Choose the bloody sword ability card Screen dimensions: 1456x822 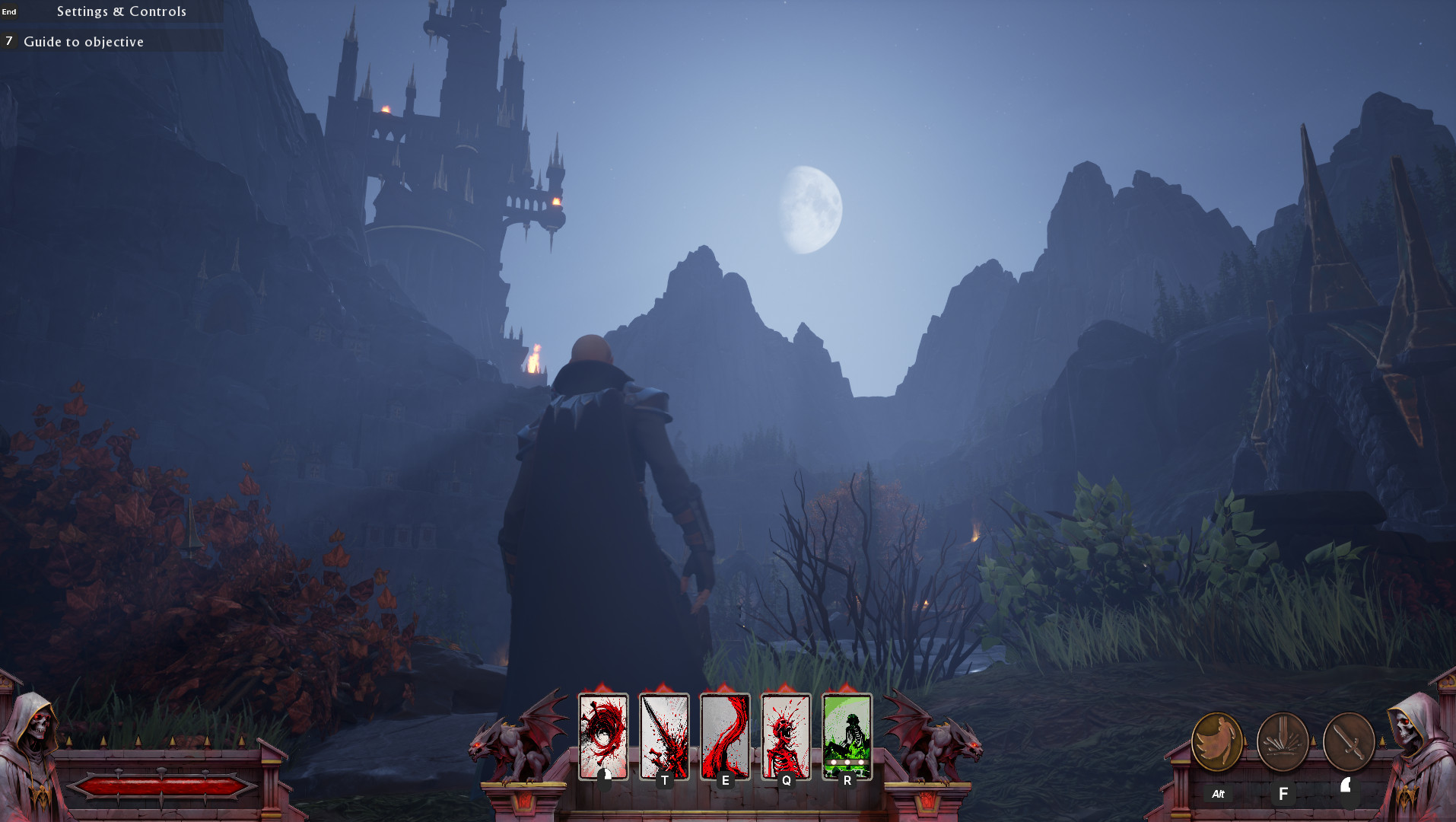tap(664, 735)
